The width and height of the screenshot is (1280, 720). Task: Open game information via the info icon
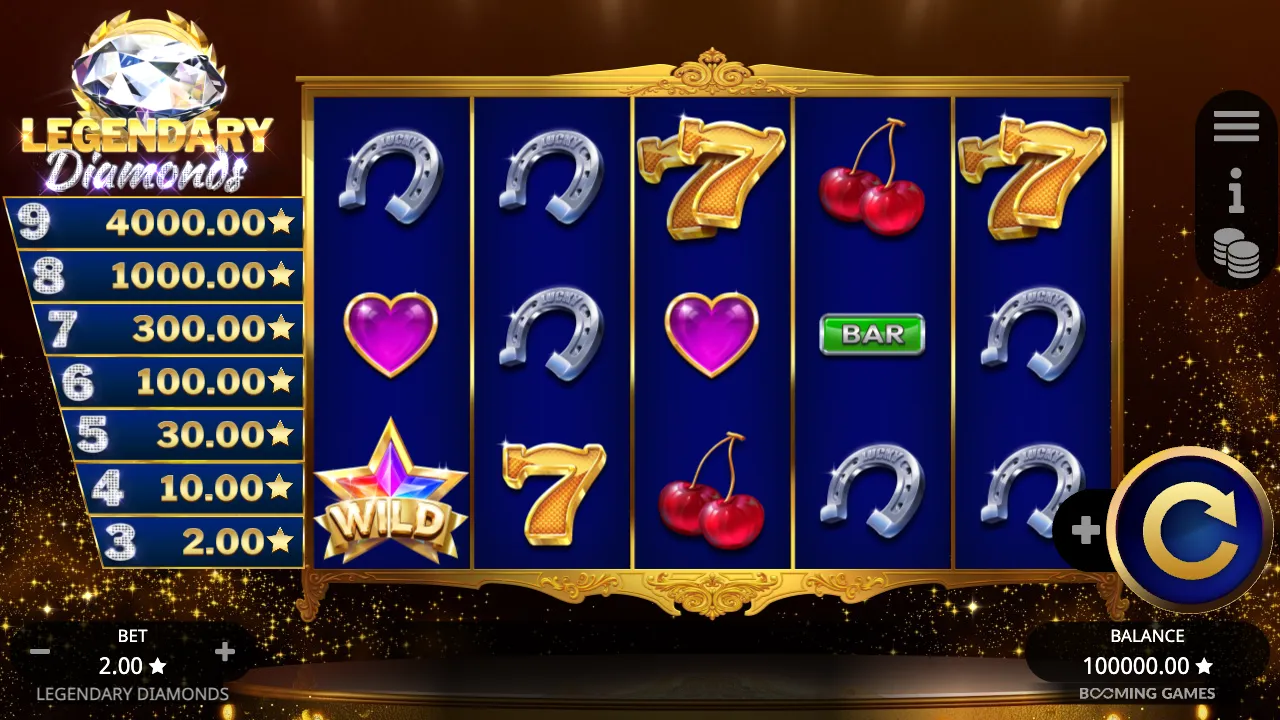tap(1237, 196)
